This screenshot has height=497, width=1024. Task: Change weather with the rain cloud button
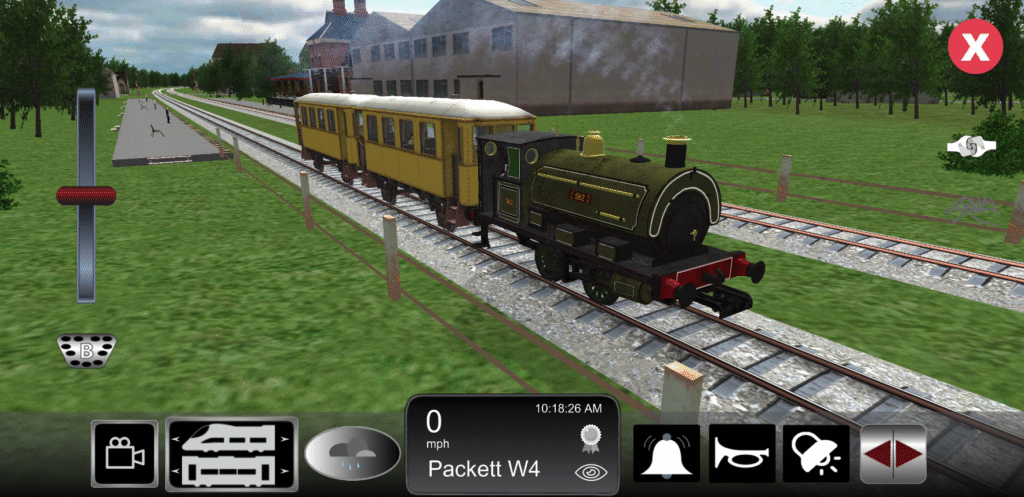coord(352,453)
